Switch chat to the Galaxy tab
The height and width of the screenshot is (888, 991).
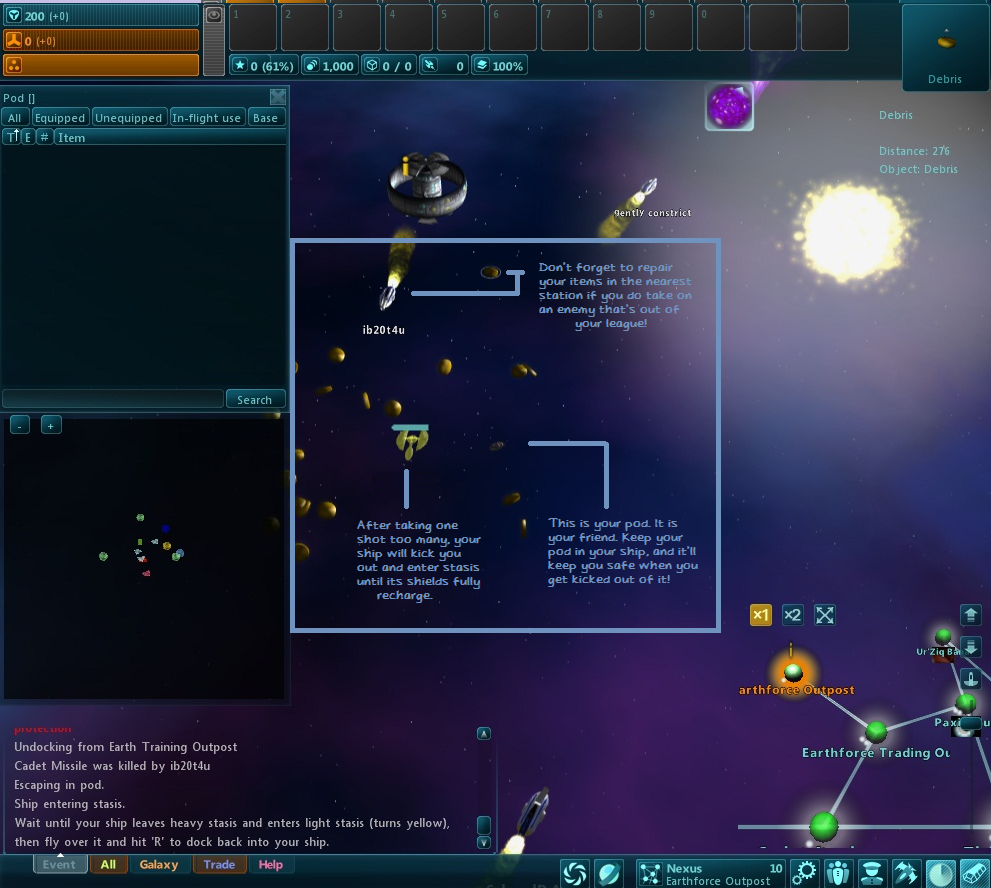tap(159, 865)
